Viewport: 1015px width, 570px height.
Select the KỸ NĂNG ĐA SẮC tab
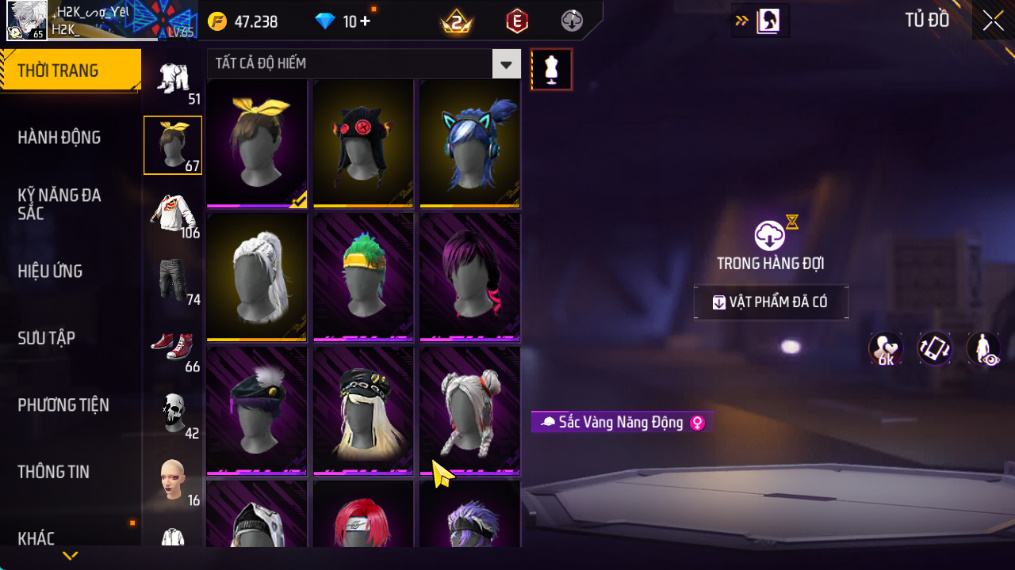[x=60, y=204]
